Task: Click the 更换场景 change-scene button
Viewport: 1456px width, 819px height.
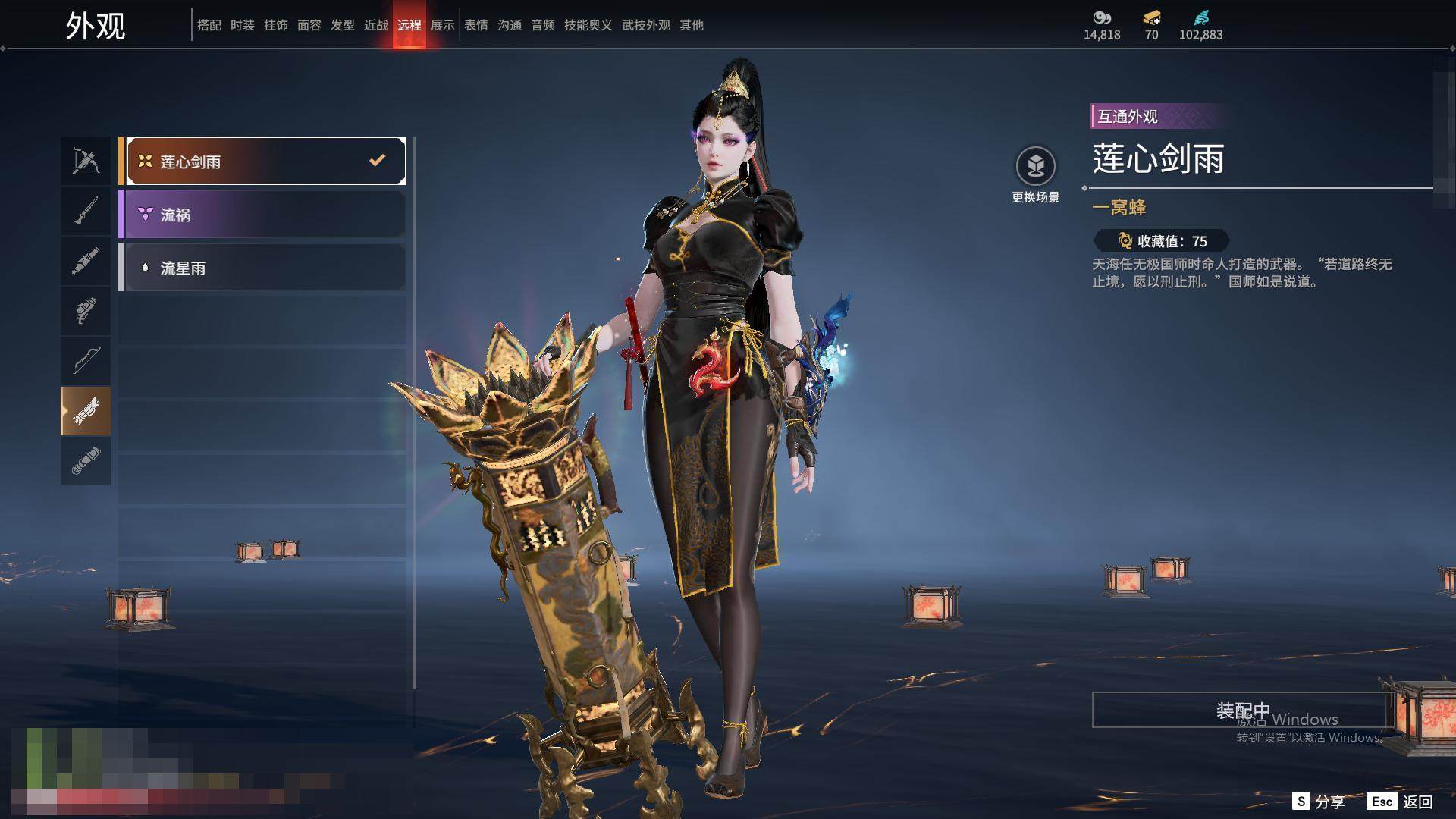Action: click(x=1035, y=174)
